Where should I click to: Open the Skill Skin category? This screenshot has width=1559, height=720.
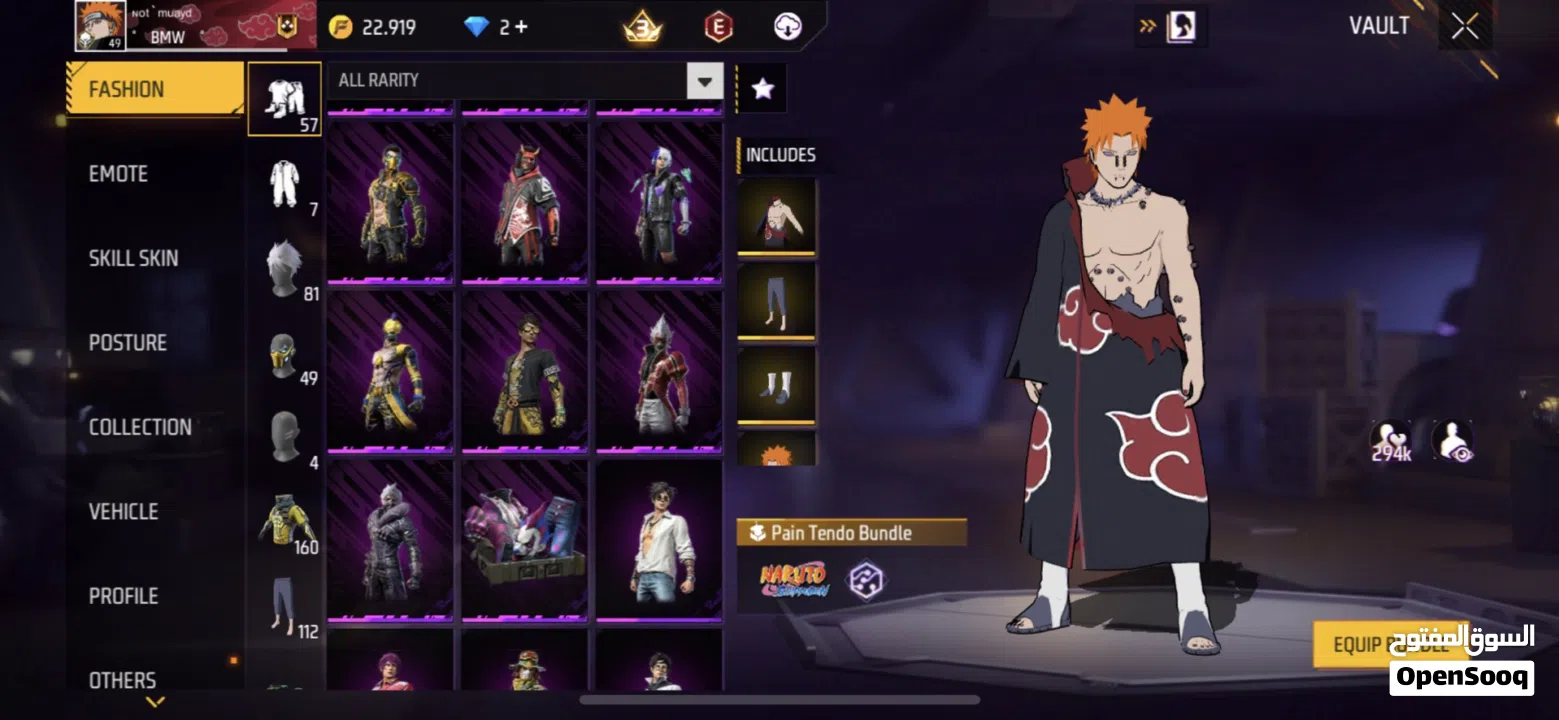pyautogui.click(x=133, y=258)
